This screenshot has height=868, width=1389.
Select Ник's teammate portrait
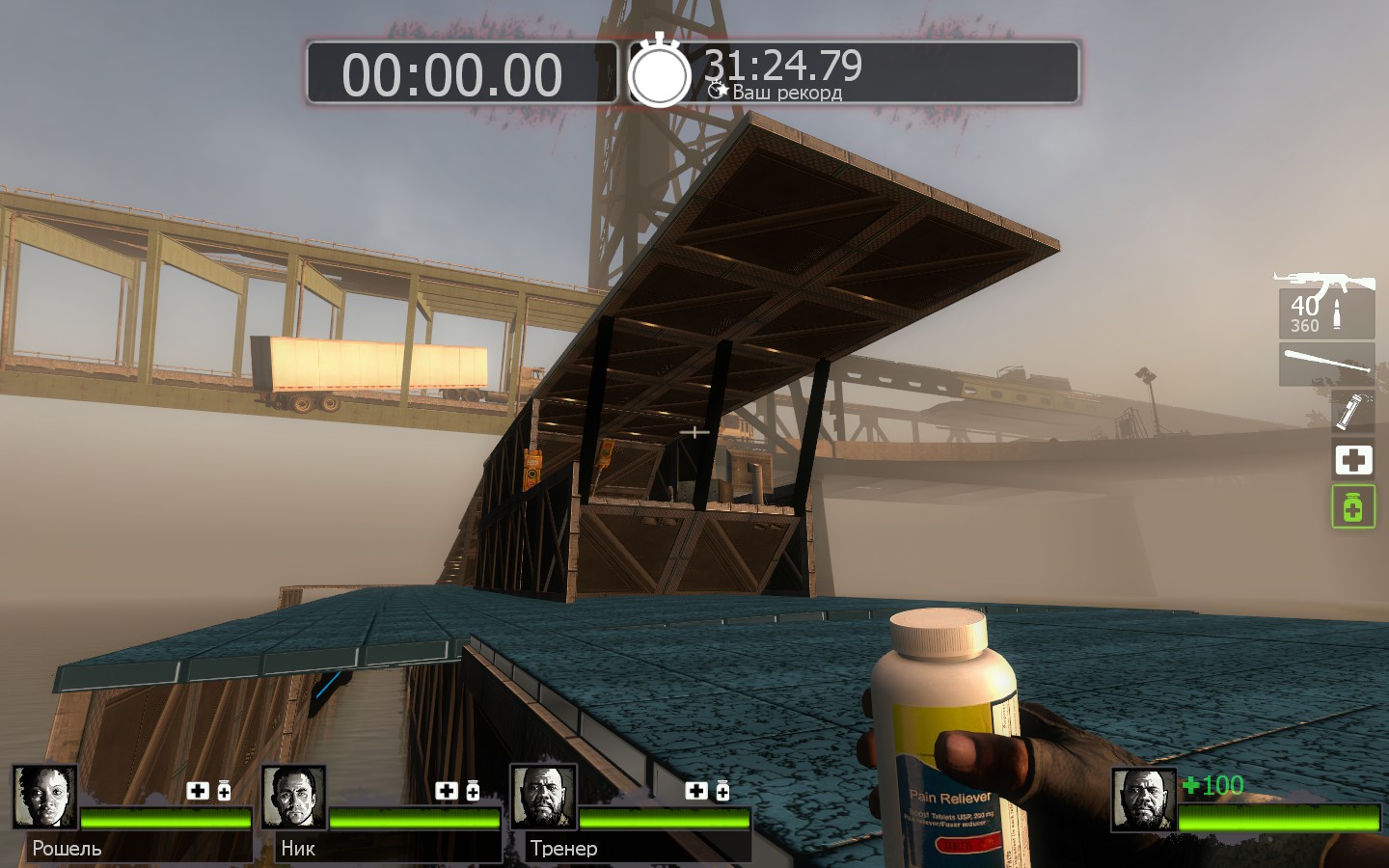pyautogui.click(x=294, y=798)
